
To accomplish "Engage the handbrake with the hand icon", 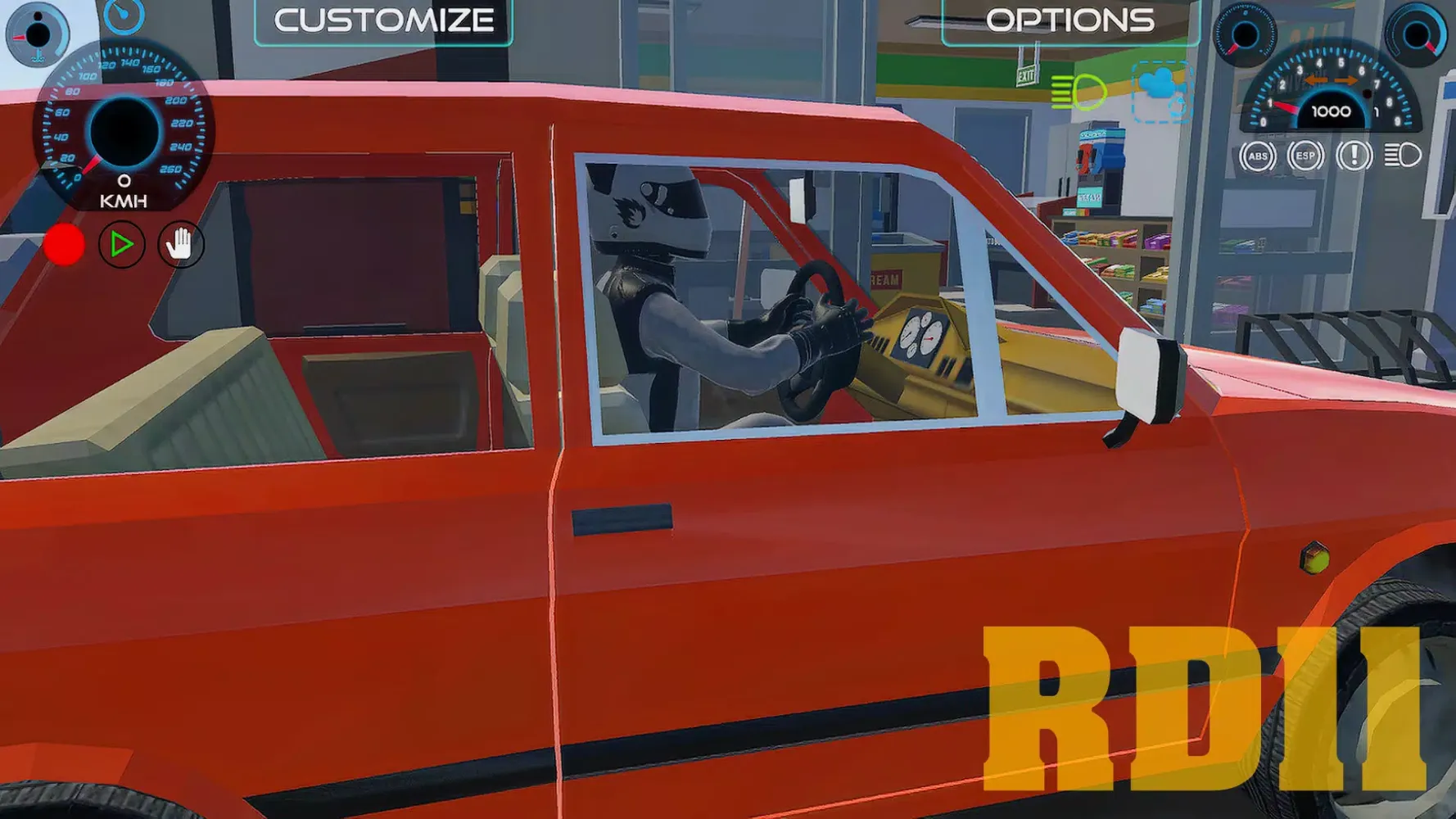I will (x=180, y=243).
